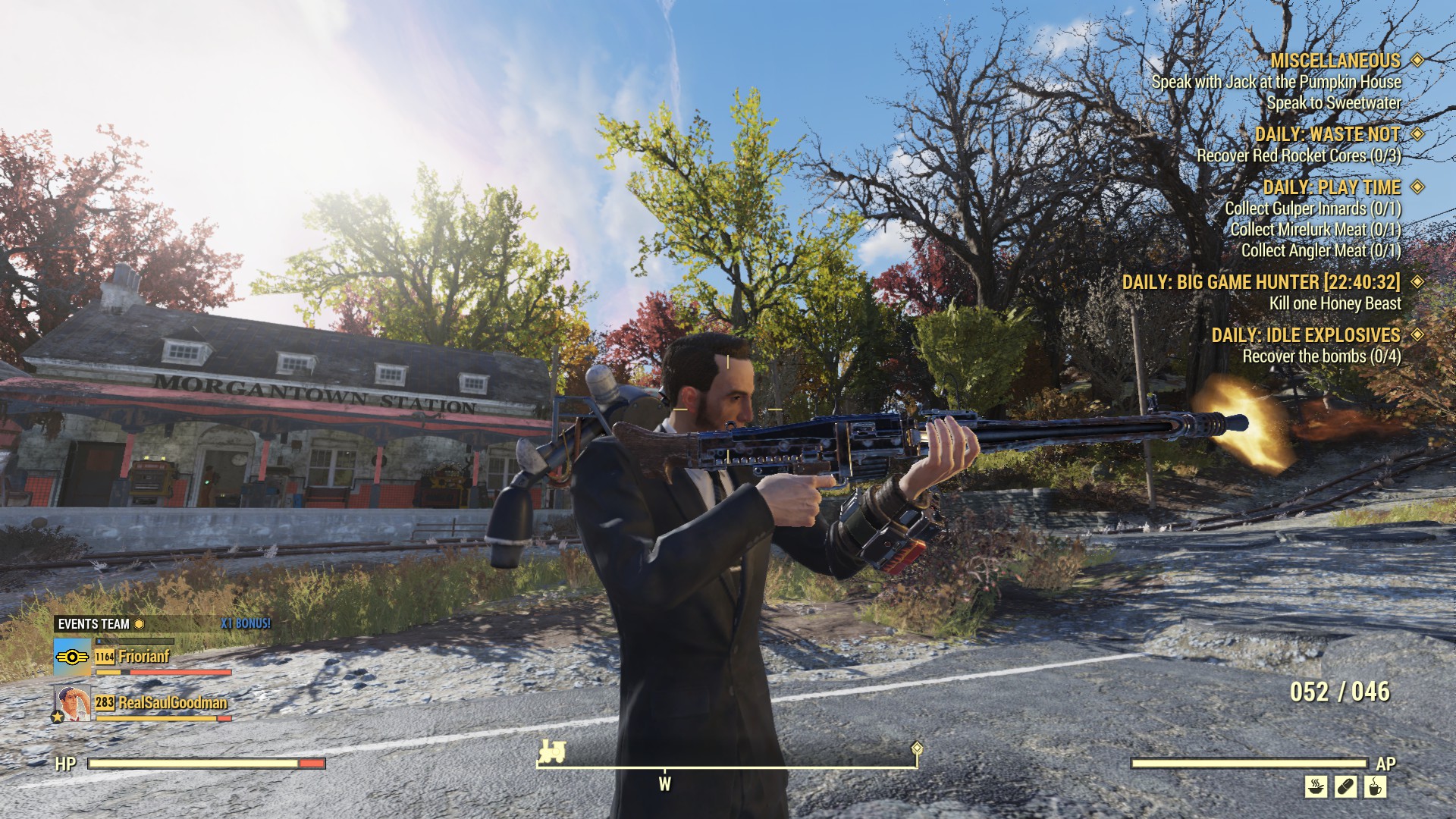Click the coffee cup status effect icon
The height and width of the screenshot is (819, 1456).
1375,786
